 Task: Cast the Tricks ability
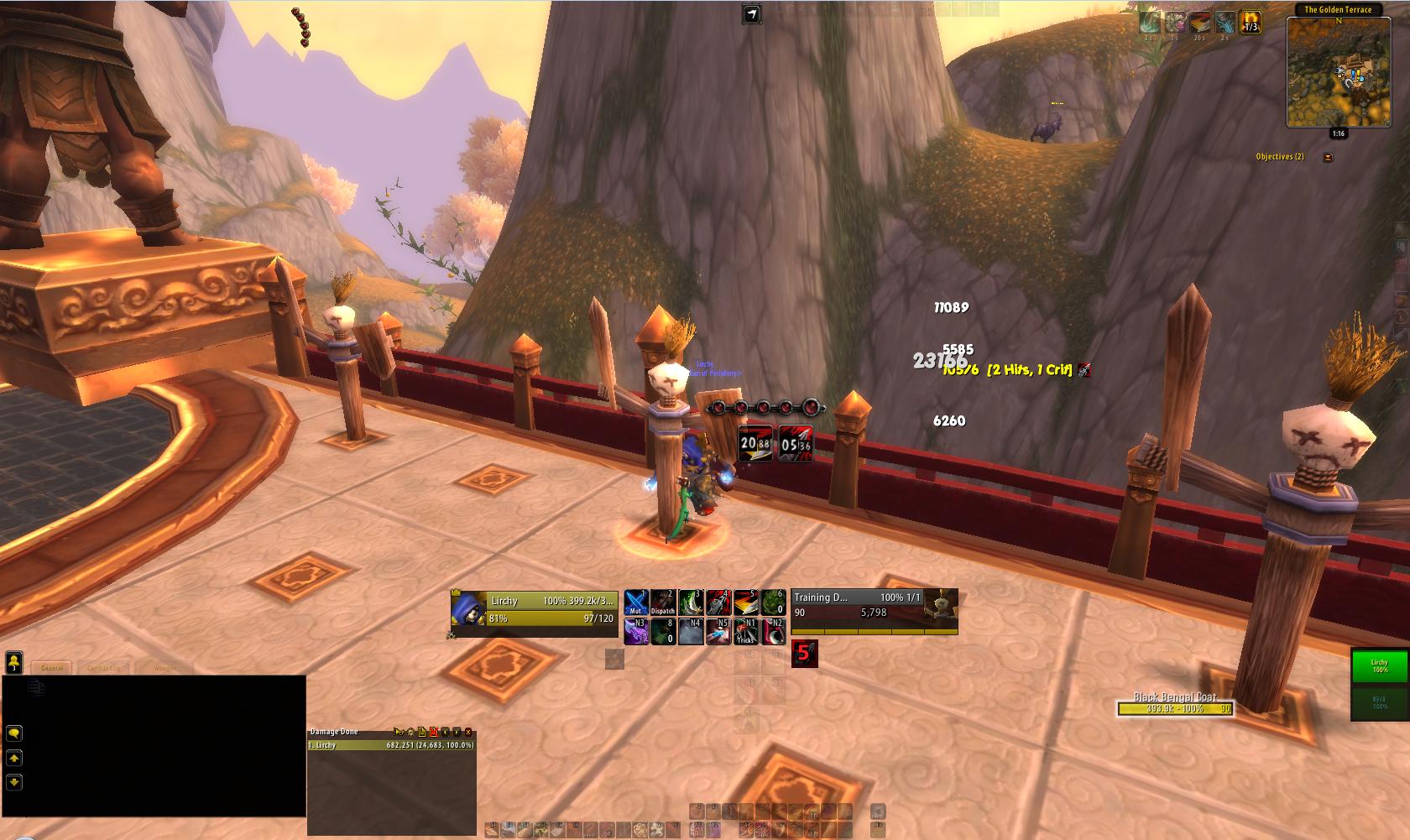pyautogui.click(x=745, y=631)
